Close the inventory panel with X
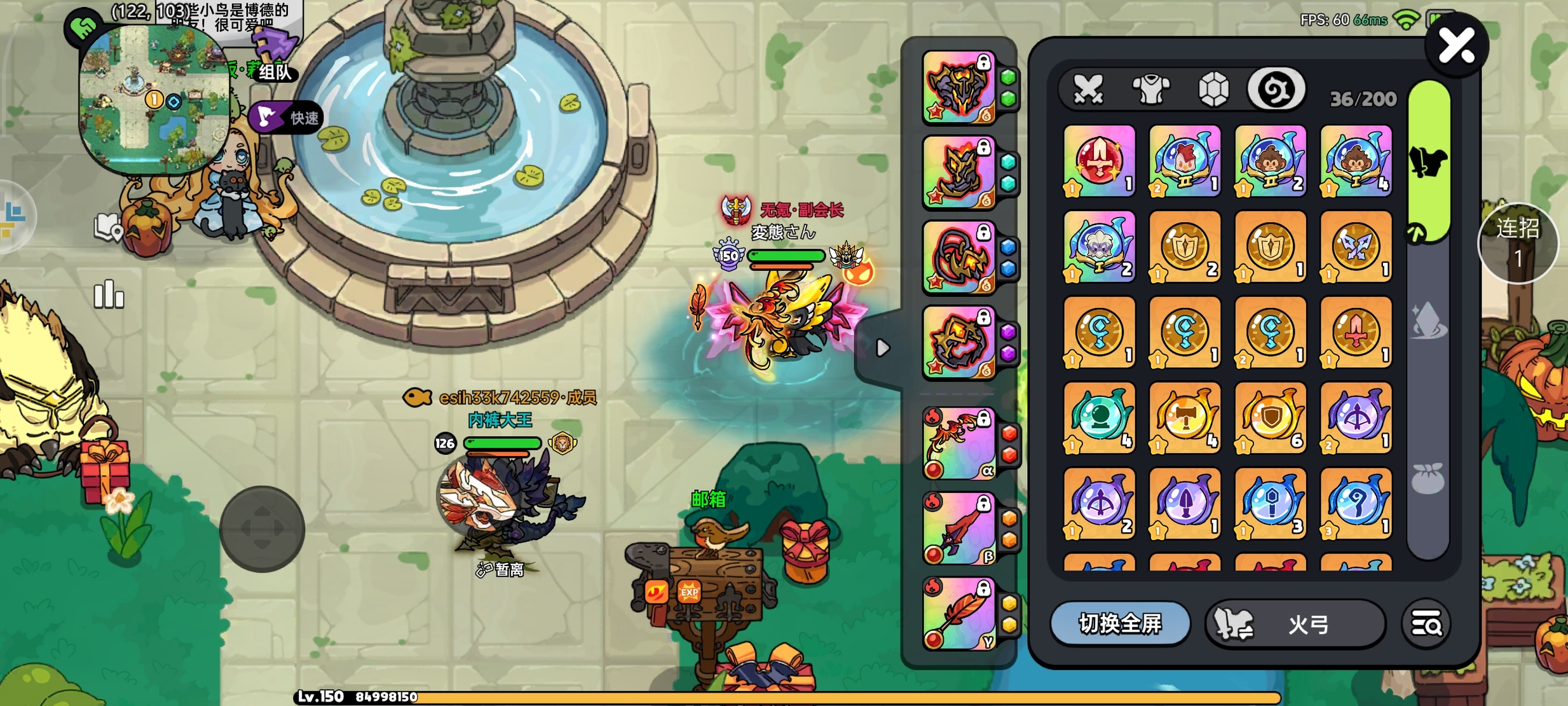Screen dimensions: 1568x706 tap(1456, 46)
